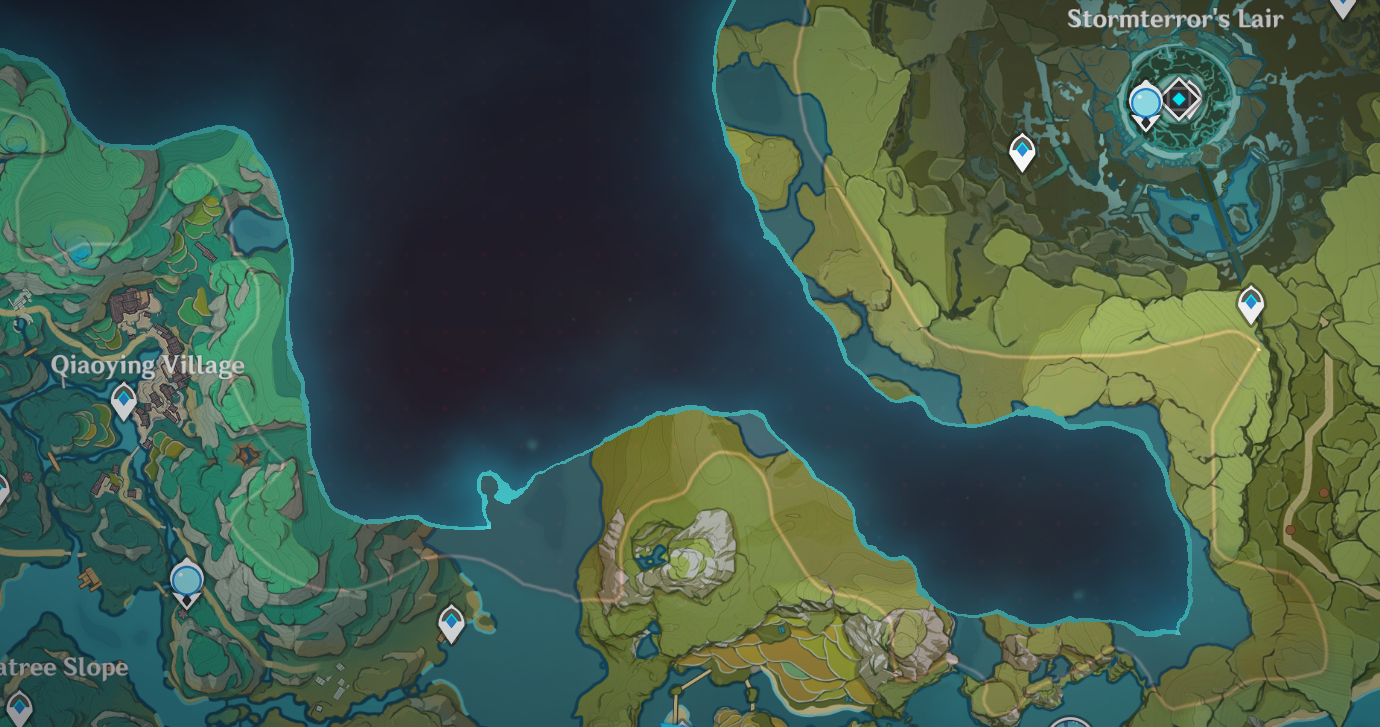Click the gray flower marker below the Teatree bubble pin
This screenshot has height=727, width=1380.
pyautogui.click(x=183, y=614)
